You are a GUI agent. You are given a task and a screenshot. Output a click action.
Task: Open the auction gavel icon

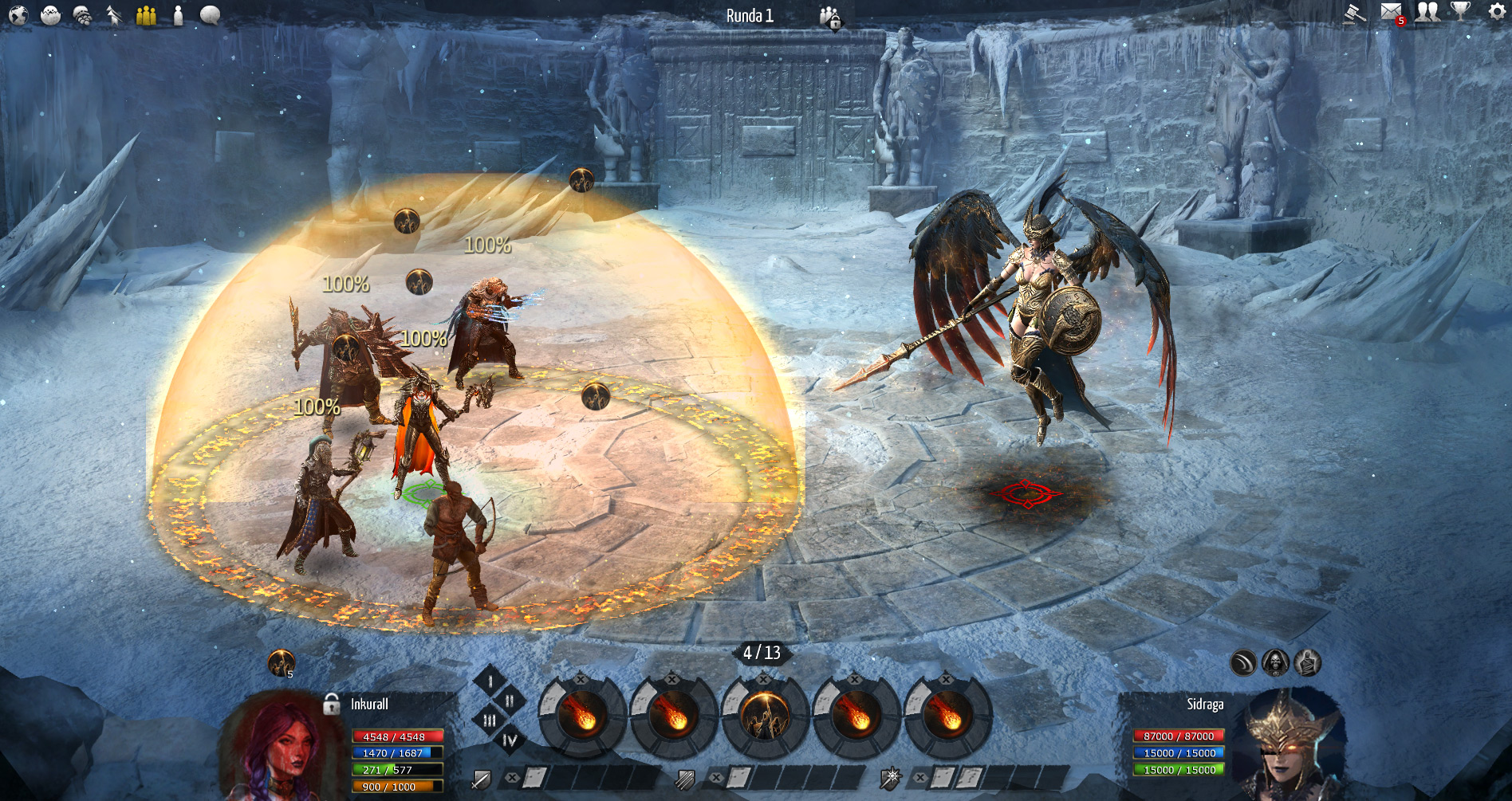1353,13
